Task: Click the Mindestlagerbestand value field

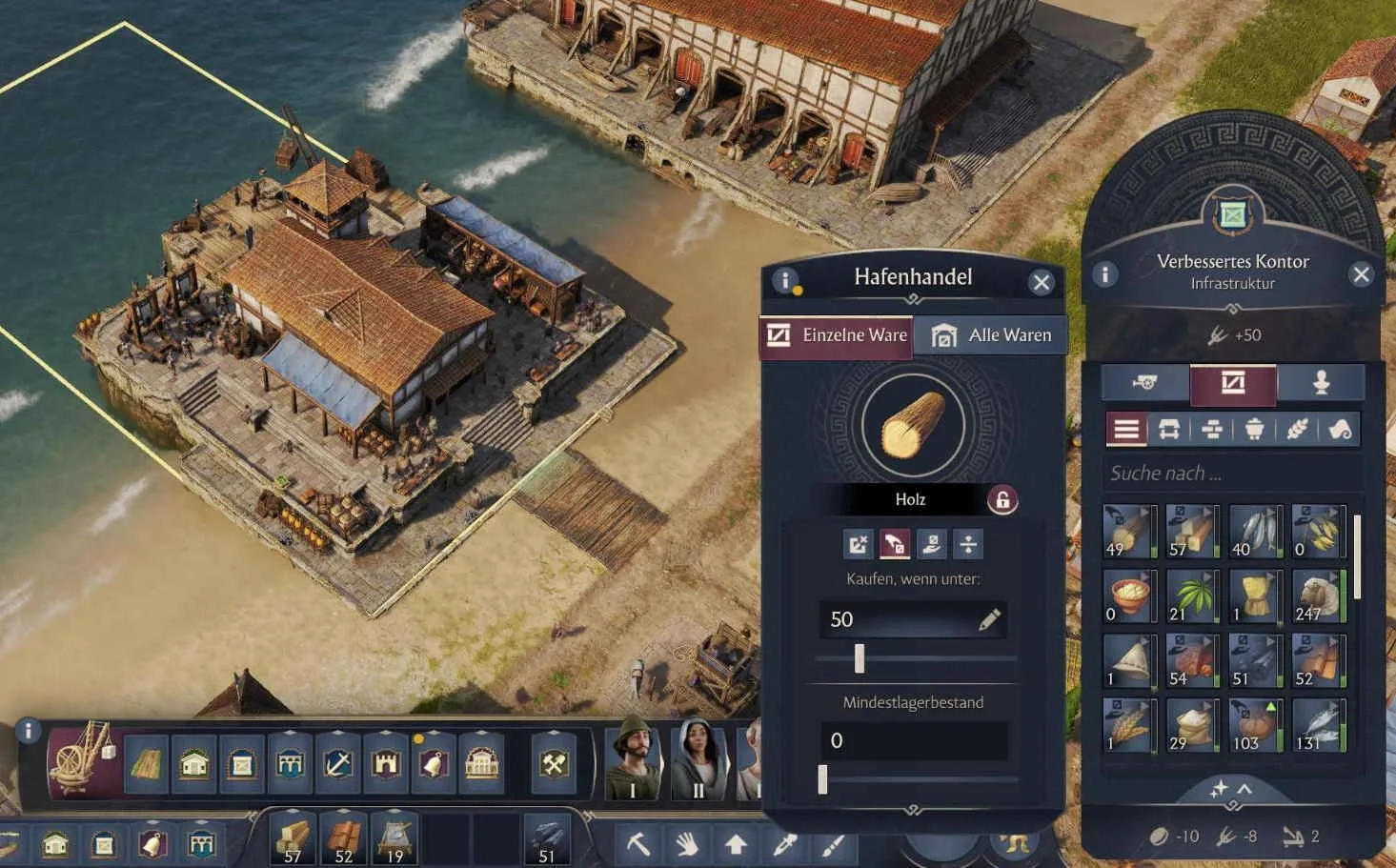Action: (x=913, y=740)
